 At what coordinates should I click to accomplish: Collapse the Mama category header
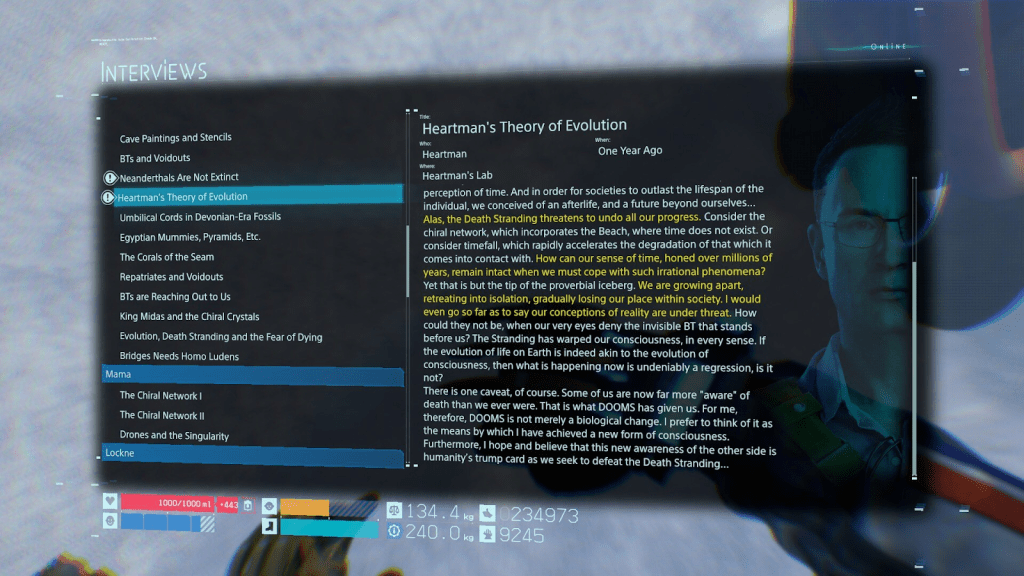click(252, 374)
